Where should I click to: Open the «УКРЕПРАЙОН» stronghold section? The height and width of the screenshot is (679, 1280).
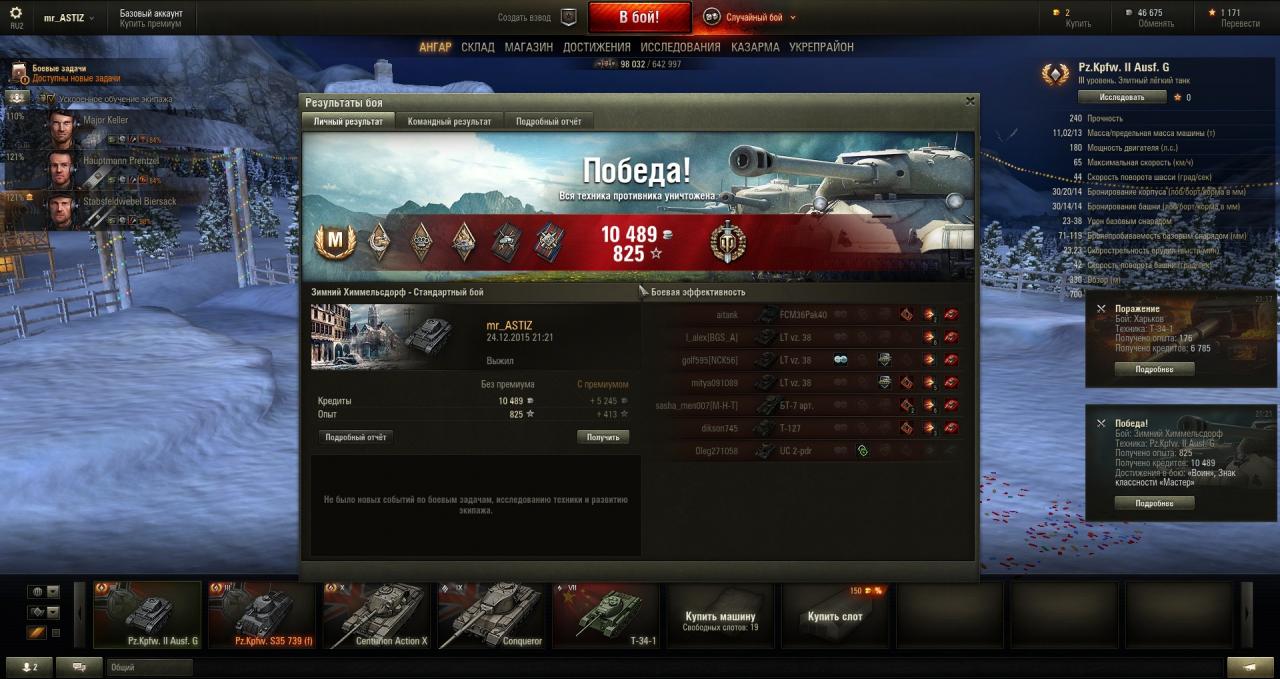821,47
